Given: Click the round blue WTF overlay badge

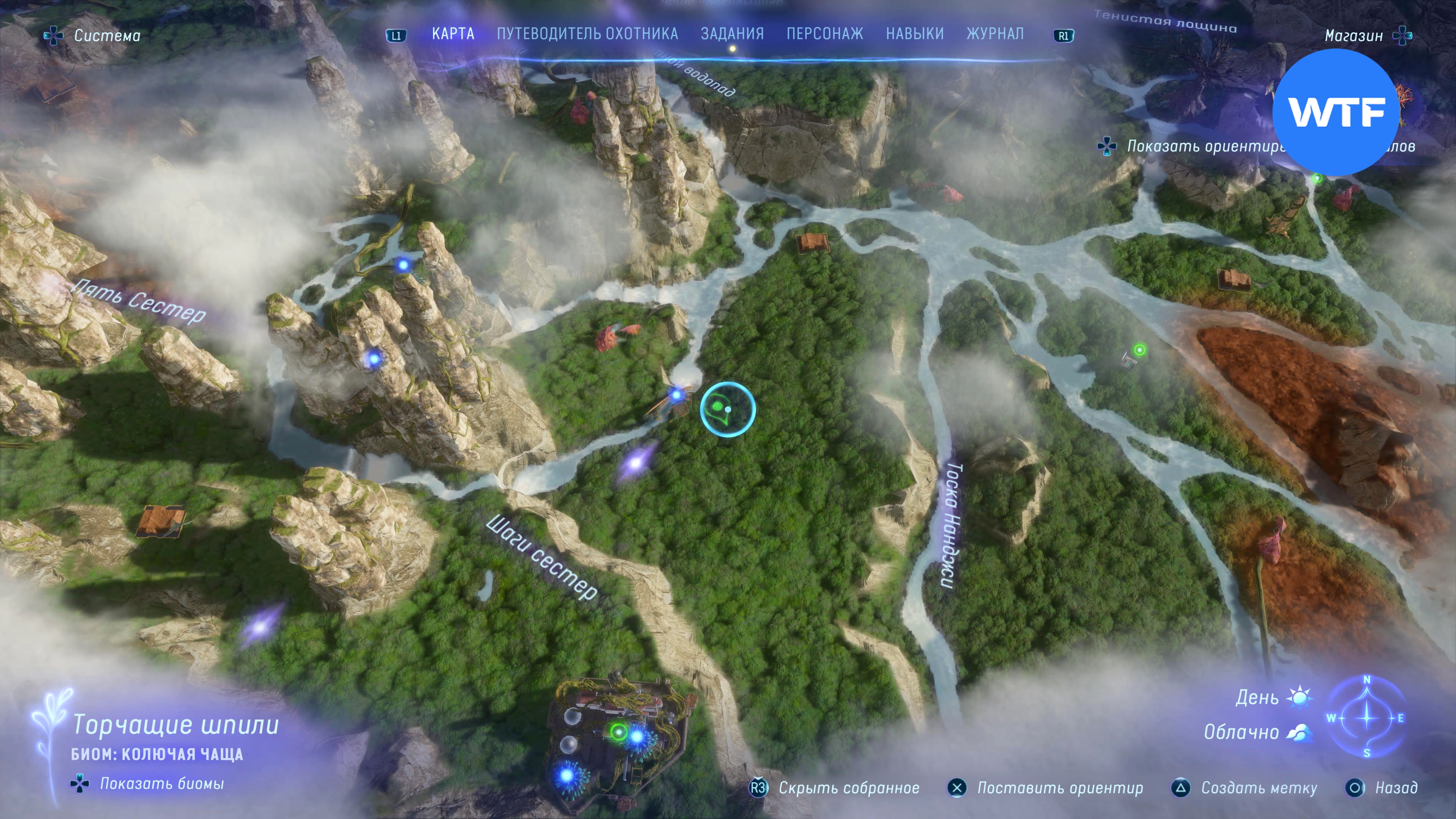Looking at the screenshot, I should click(1336, 112).
